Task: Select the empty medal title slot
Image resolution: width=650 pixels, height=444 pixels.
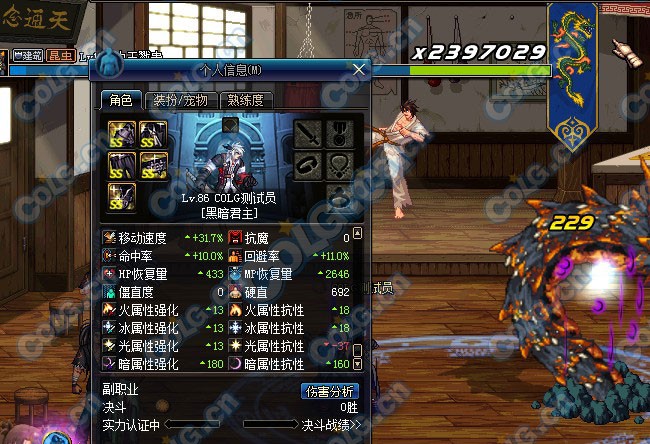Action: coord(340,131)
